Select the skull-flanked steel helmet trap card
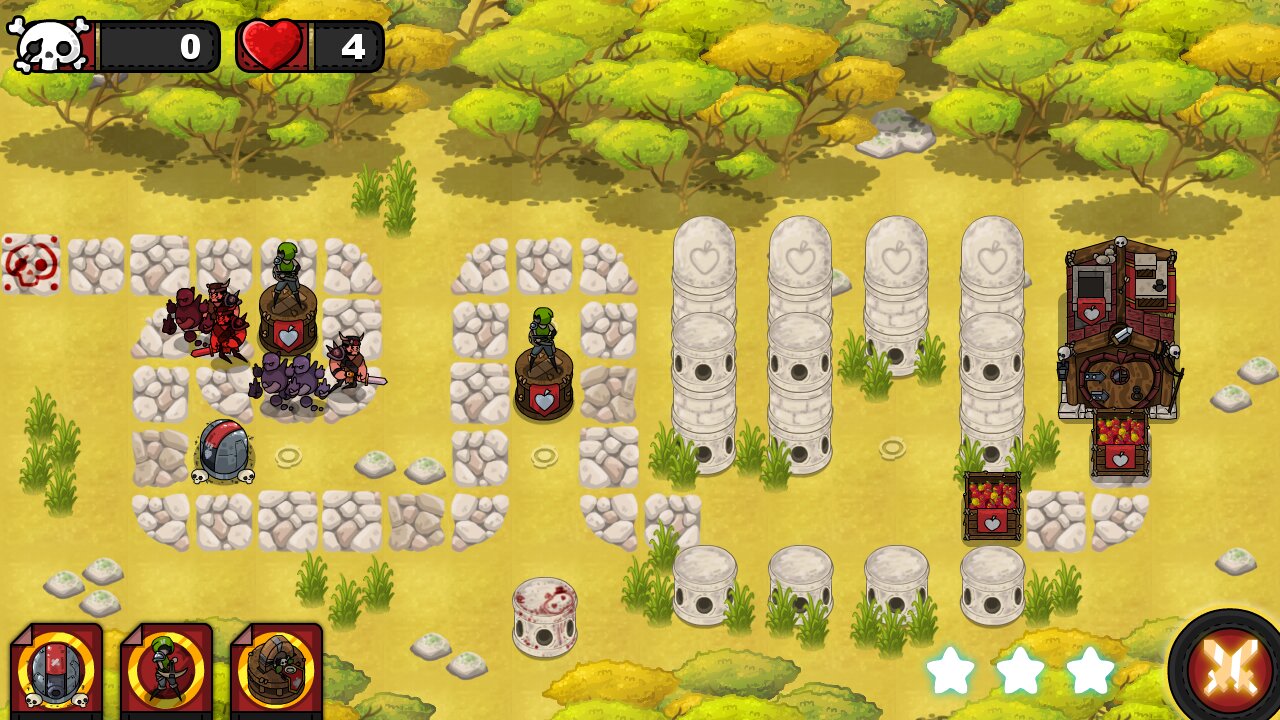 click(56, 670)
